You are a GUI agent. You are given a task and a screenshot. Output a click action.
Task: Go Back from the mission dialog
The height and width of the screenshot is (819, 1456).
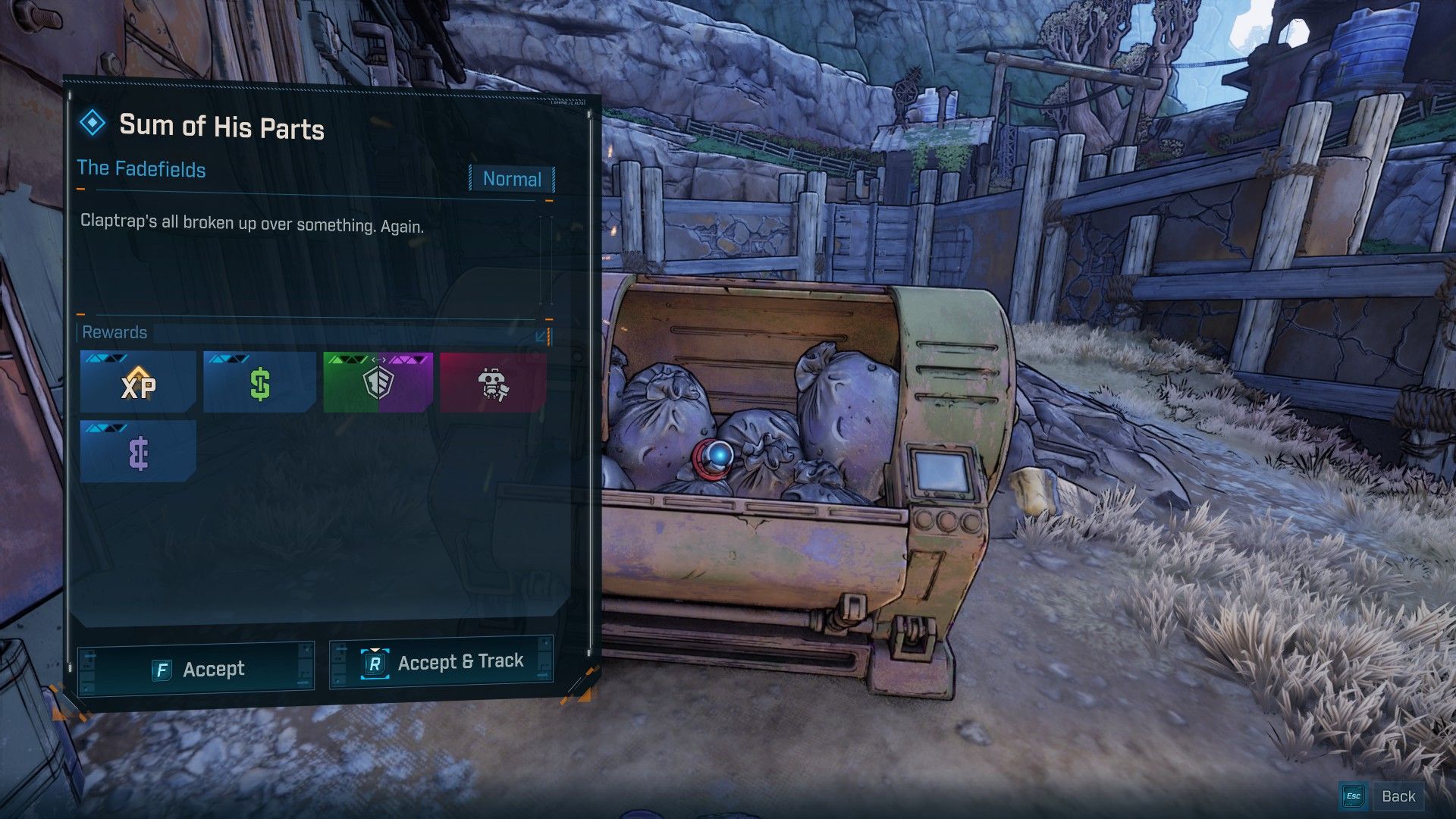coord(1382,796)
